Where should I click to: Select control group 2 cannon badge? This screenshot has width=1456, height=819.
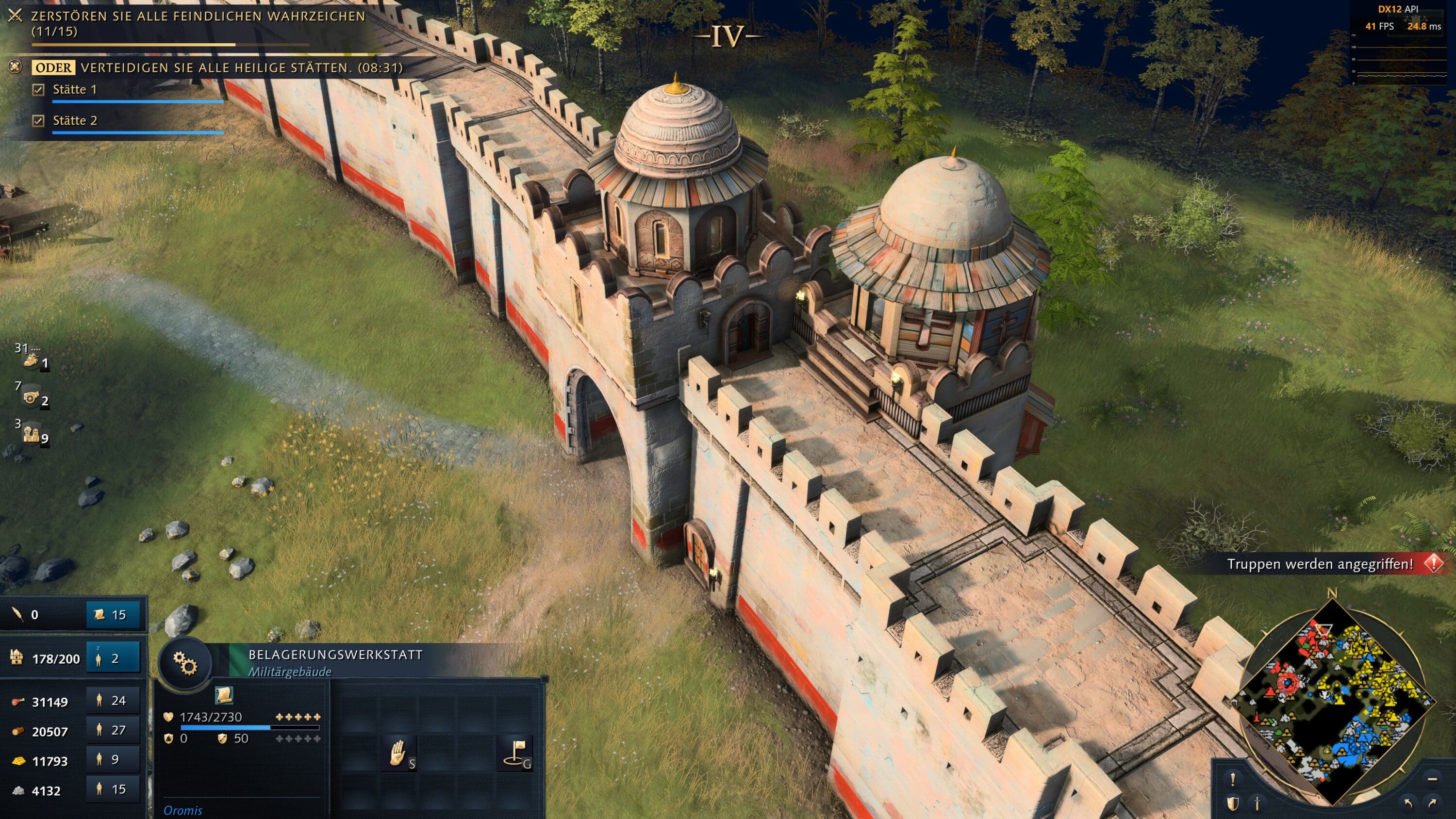click(x=33, y=397)
